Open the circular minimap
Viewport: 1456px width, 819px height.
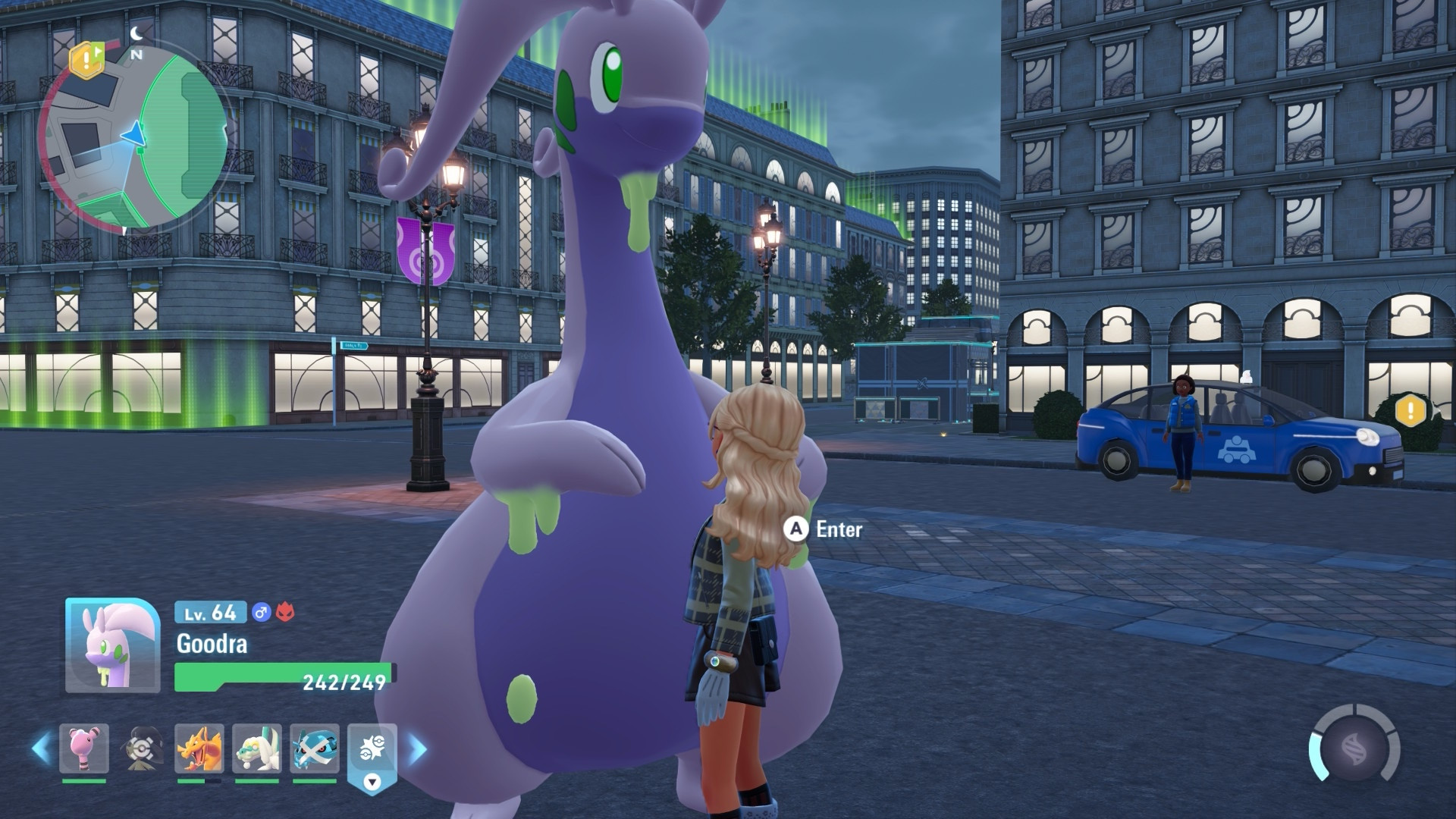point(133,138)
